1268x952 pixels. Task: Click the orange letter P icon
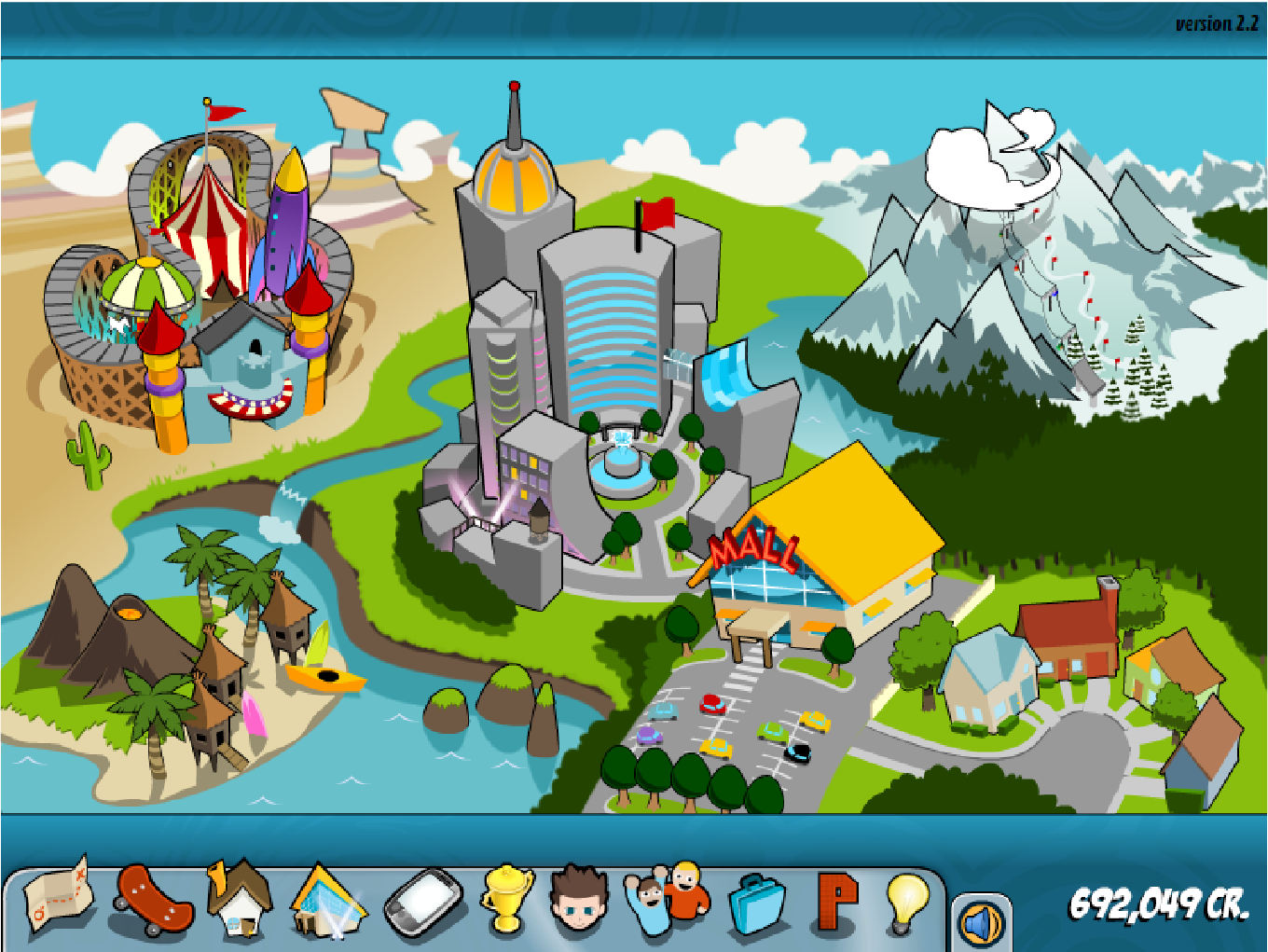836,901
